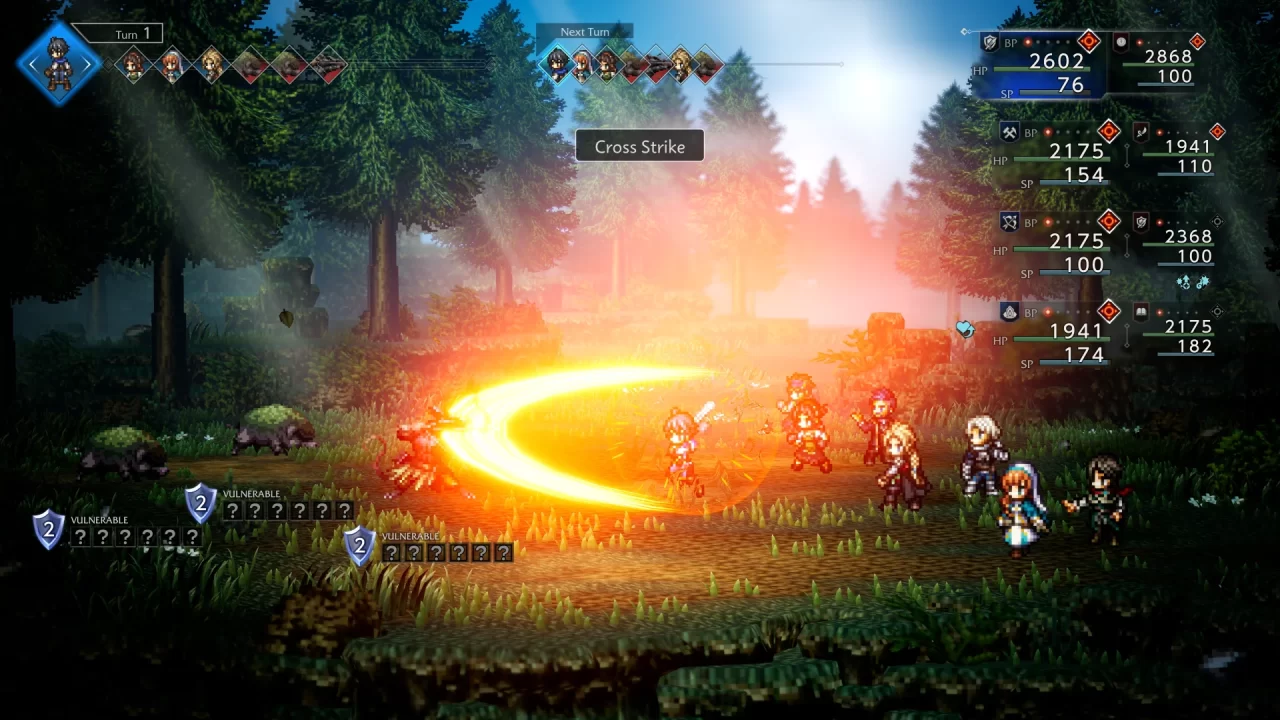Screen dimensions: 1280x720
Task: Click the Cross Strike skill name banner
Action: coord(640,146)
